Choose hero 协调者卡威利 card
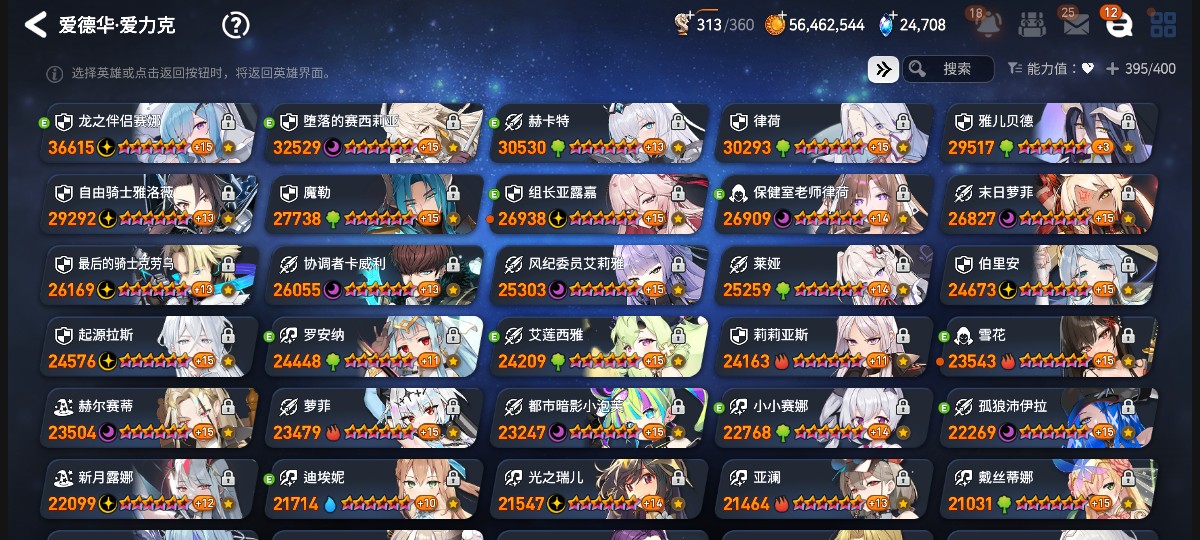This screenshot has width=1200, height=540. 375,276
